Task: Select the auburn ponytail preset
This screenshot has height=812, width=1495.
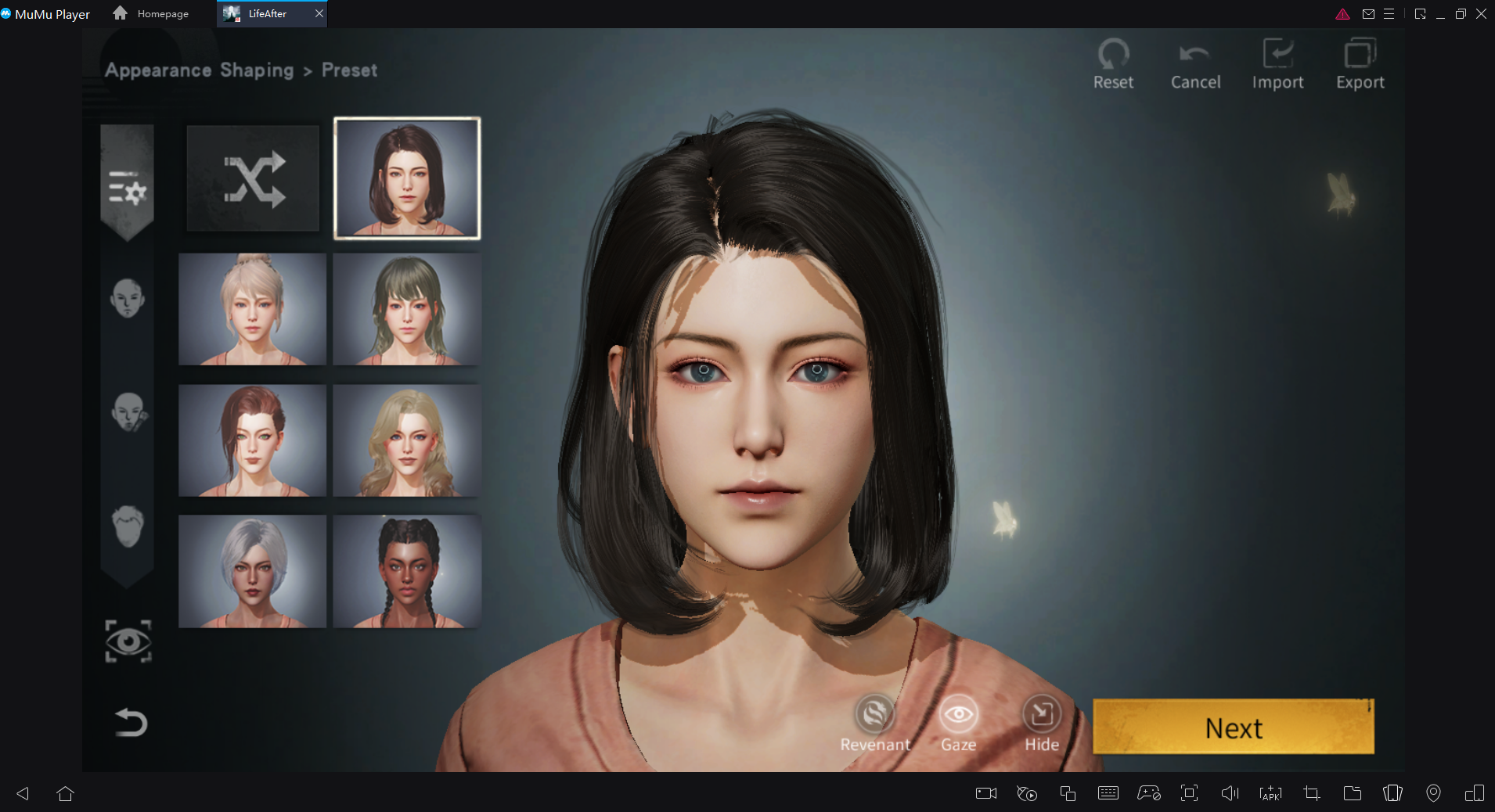Action: pos(253,440)
